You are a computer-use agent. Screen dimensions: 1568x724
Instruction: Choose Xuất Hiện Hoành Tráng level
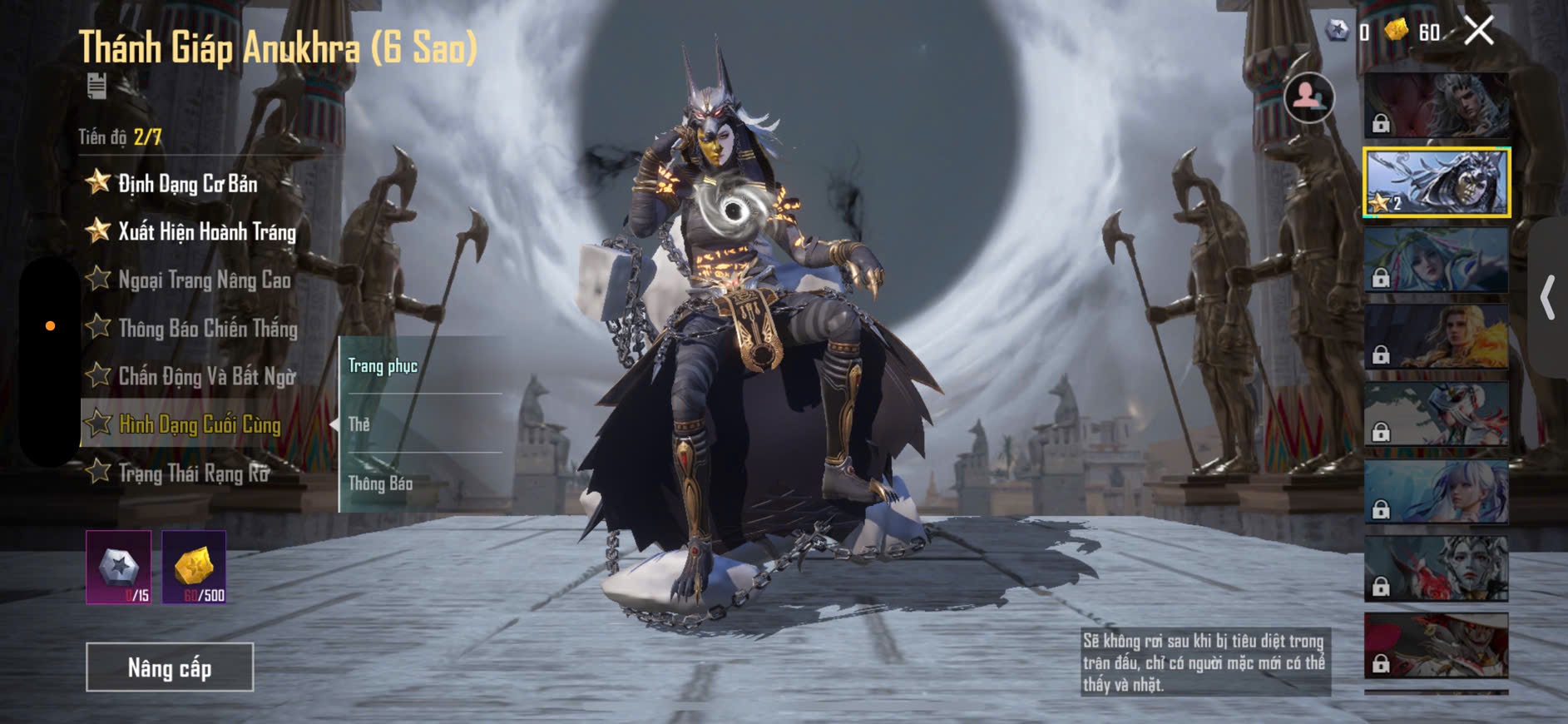click(x=206, y=231)
